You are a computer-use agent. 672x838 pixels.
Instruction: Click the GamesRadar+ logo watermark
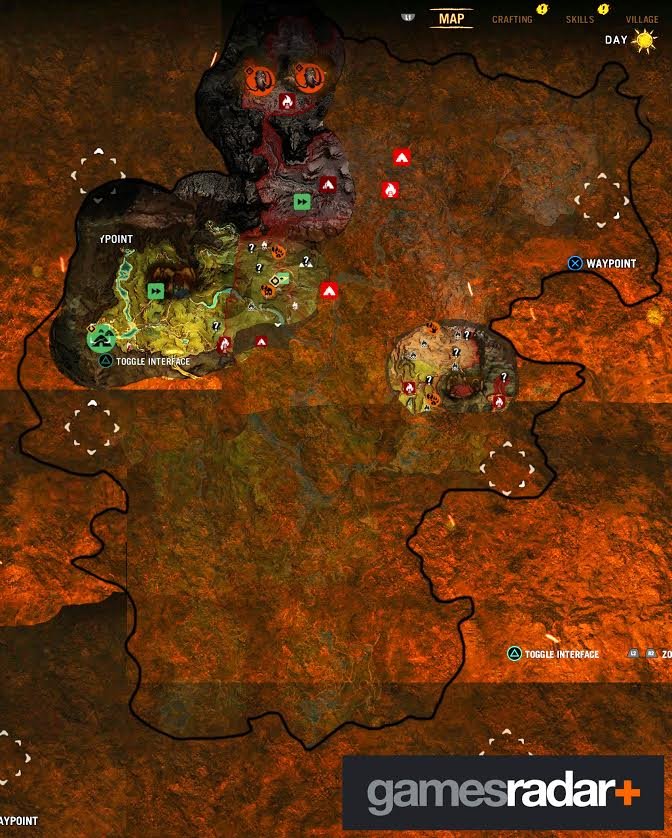click(x=503, y=793)
